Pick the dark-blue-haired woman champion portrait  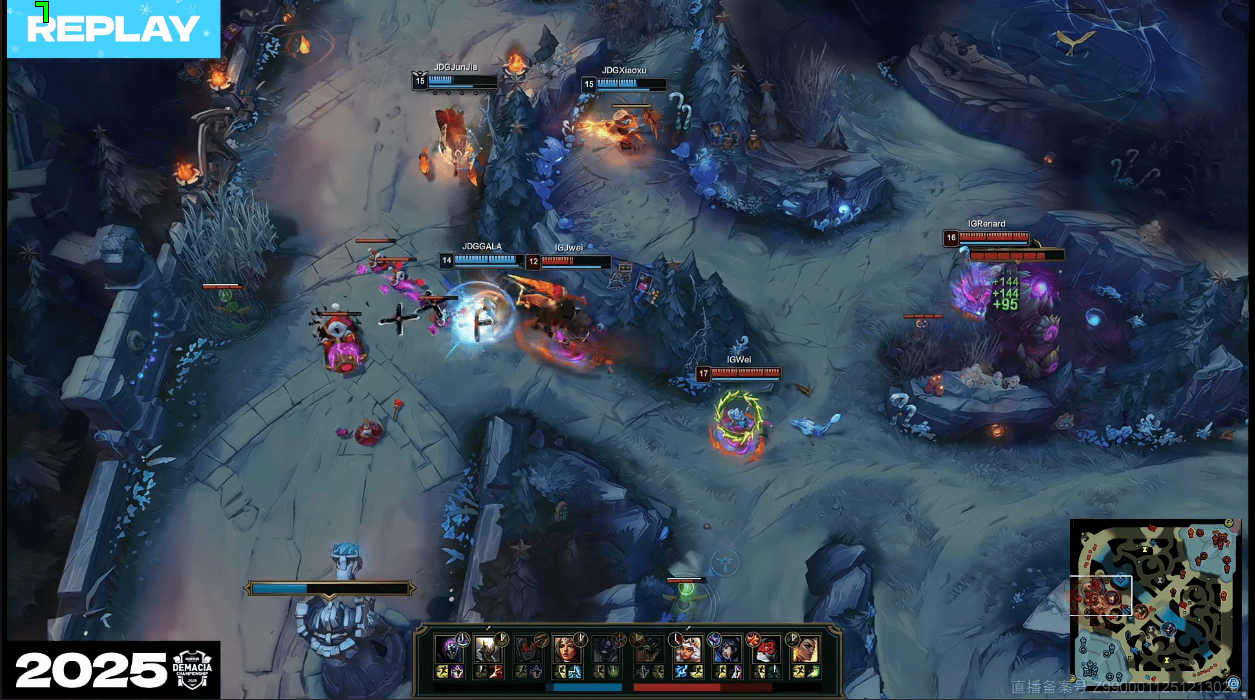point(727,648)
